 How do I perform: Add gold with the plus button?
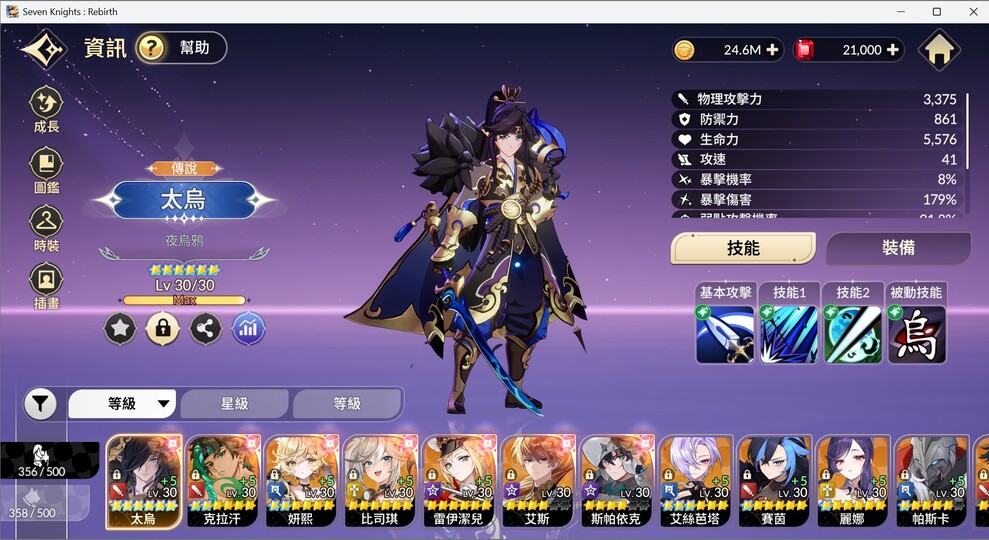coord(772,50)
